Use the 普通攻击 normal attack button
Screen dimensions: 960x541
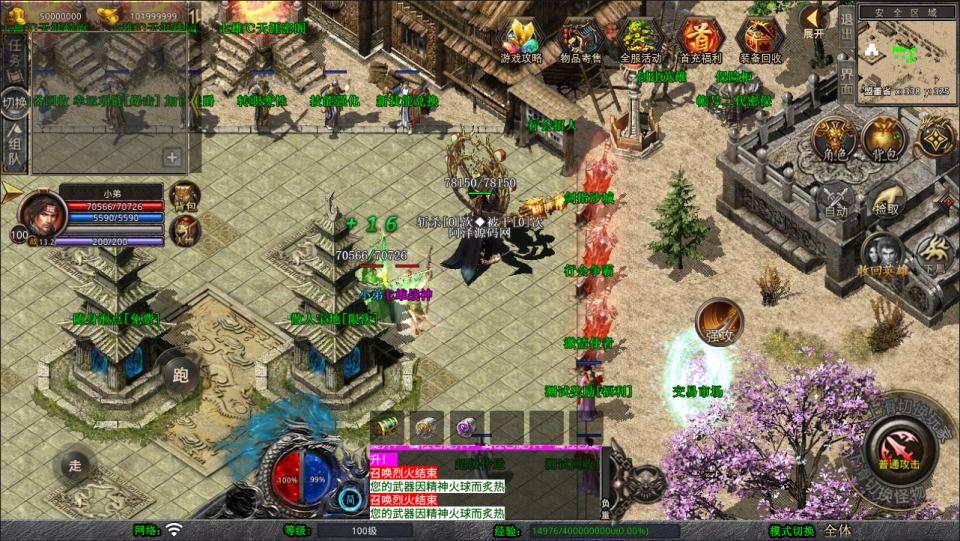(902, 447)
